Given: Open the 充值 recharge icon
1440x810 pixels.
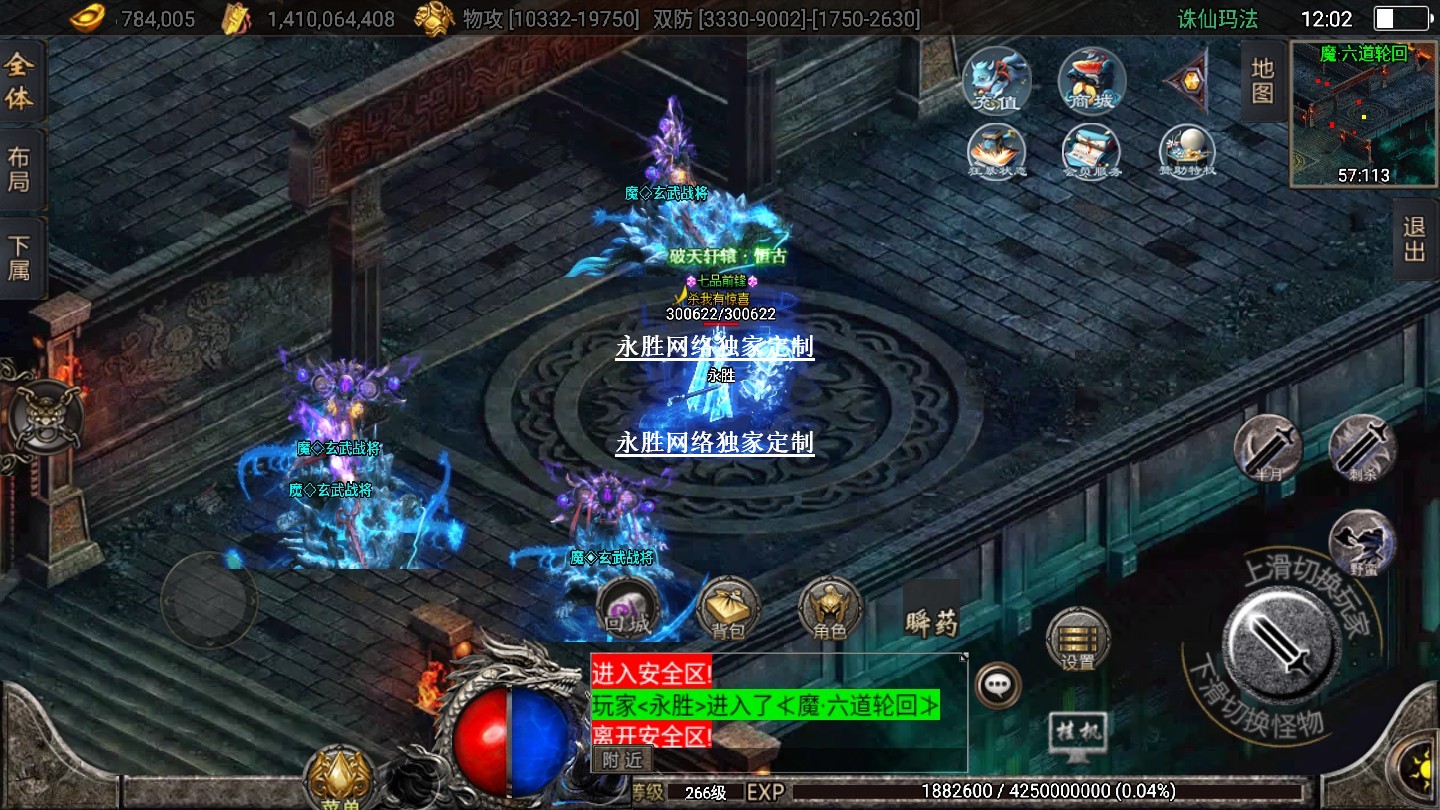Looking at the screenshot, I should point(996,81).
